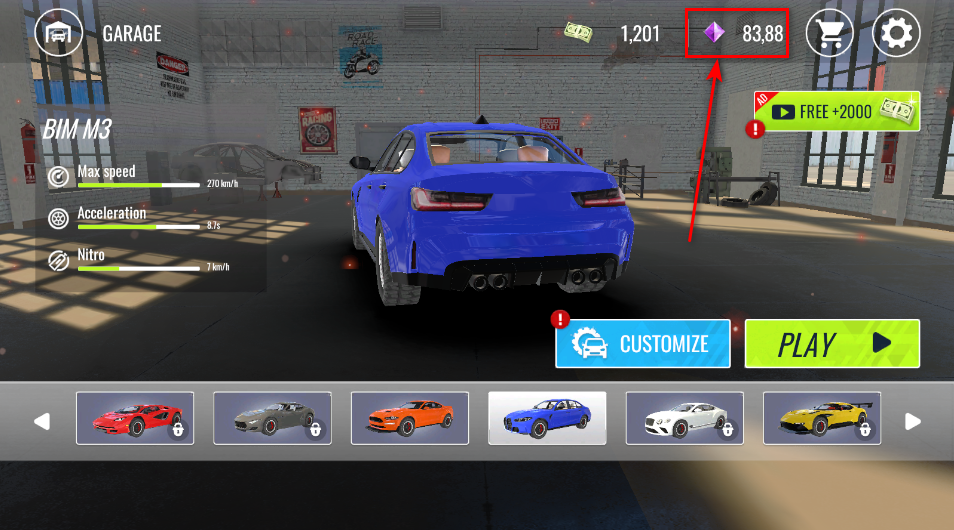954x530 pixels.
Task: Claim the FREE +2000 ad reward
Action: point(836,112)
